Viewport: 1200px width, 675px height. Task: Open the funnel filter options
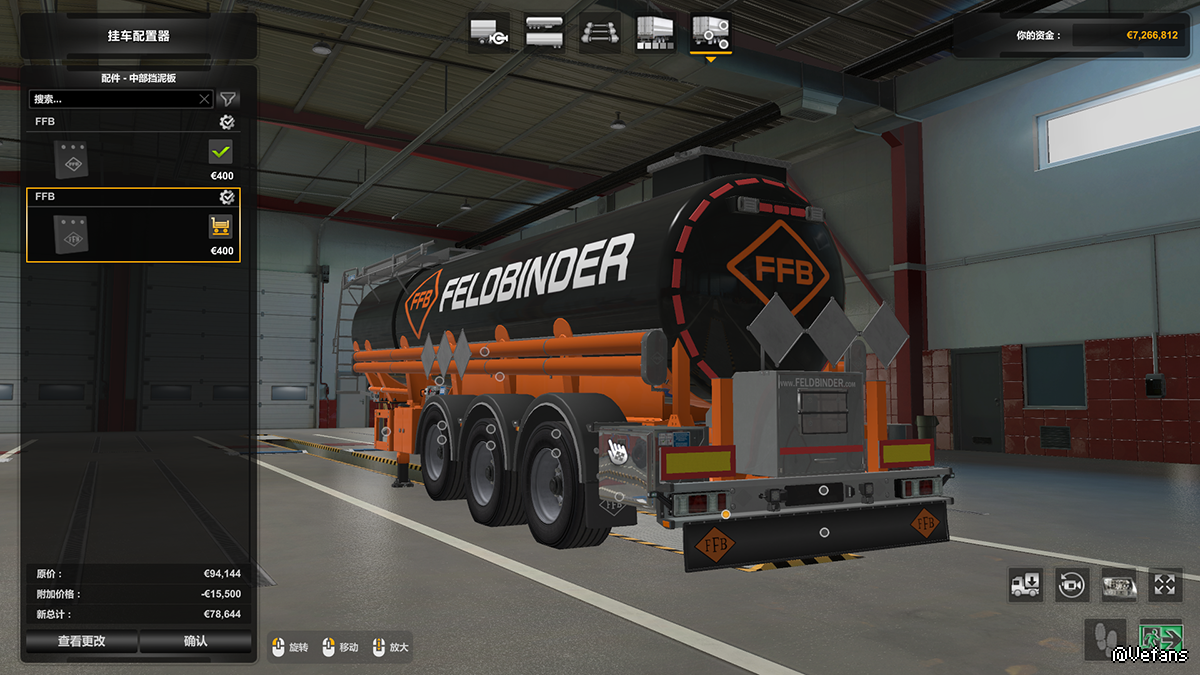(228, 98)
